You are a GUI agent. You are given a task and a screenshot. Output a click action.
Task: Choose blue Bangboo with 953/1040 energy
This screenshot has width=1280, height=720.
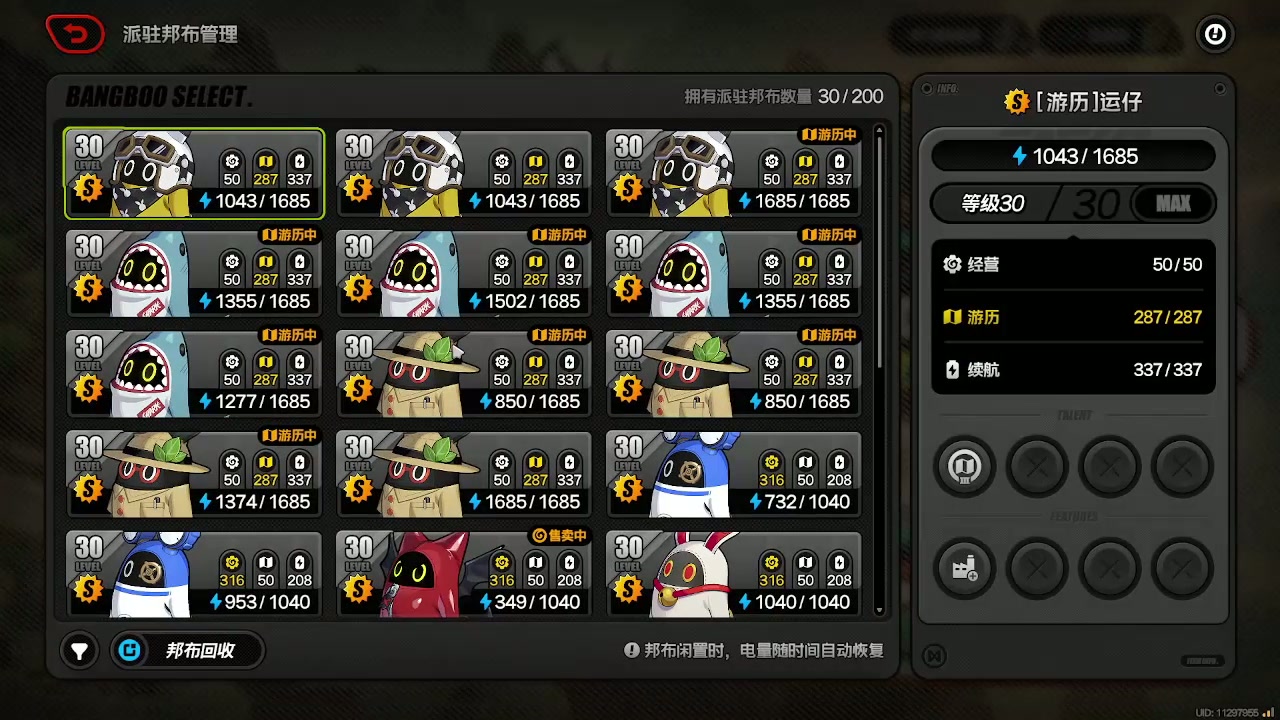click(194, 573)
